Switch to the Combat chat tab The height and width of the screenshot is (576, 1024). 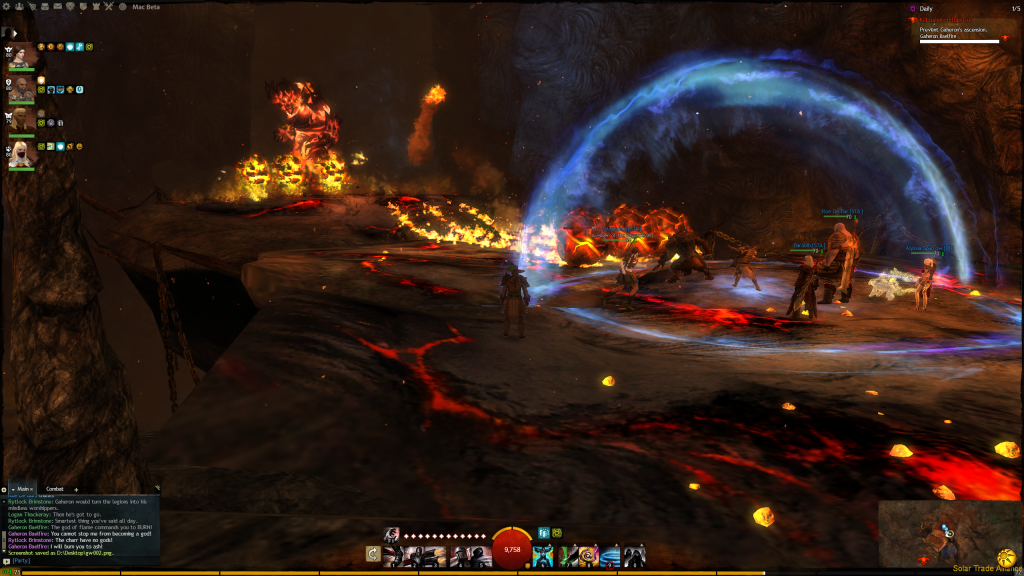click(x=56, y=489)
